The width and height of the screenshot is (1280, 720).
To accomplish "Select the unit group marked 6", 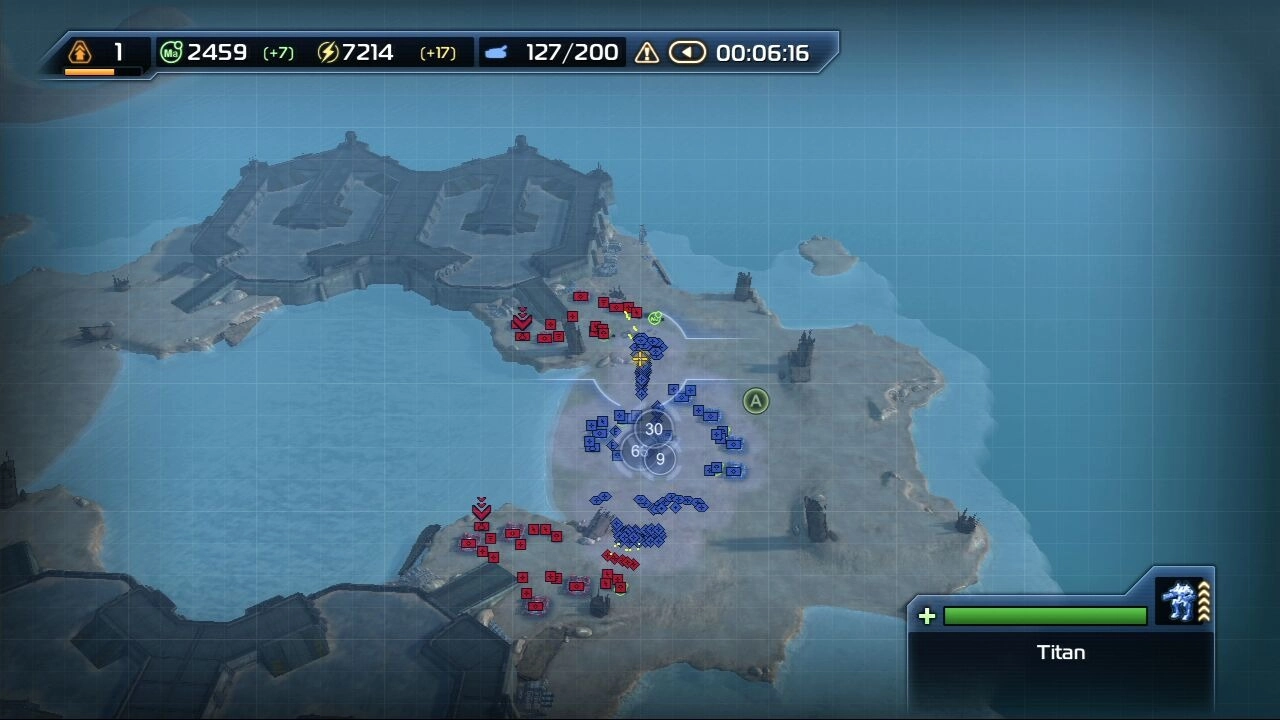I will (635, 451).
